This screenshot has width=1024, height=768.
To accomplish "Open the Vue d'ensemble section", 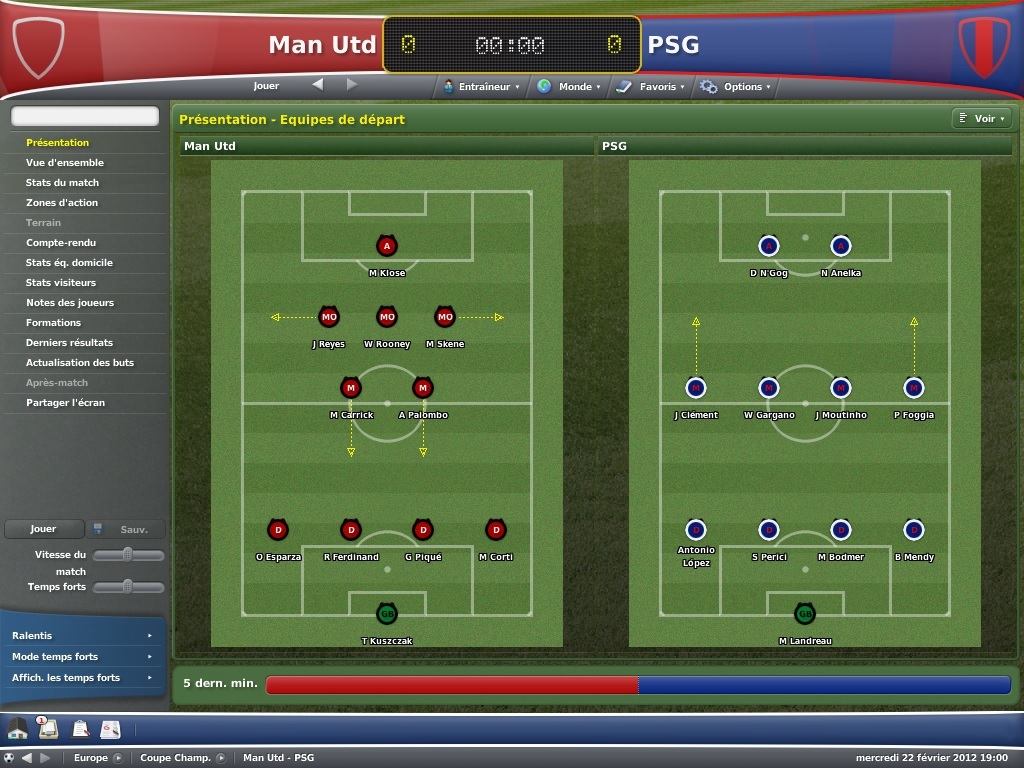I will pyautogui.click(x=65, y=163).
